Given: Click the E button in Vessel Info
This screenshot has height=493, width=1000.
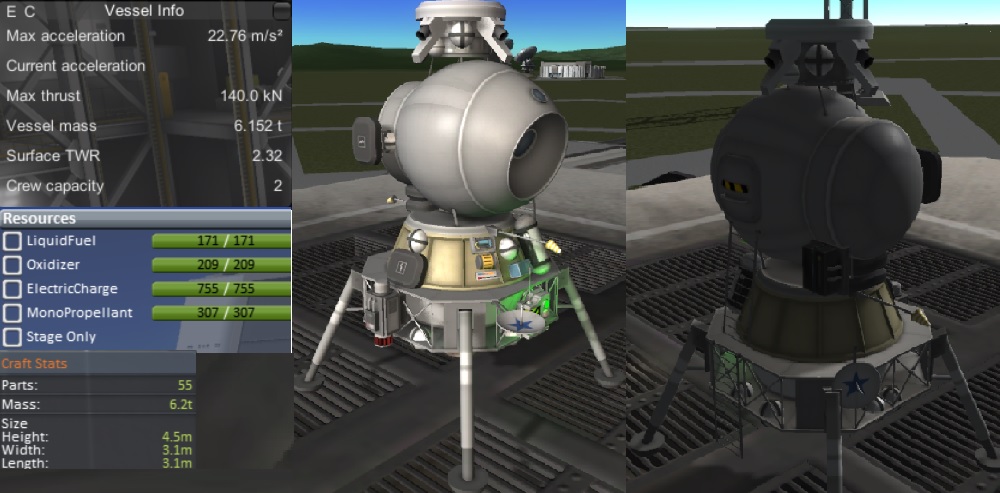Looking at the screenshot, I should (x=12, y=11).
